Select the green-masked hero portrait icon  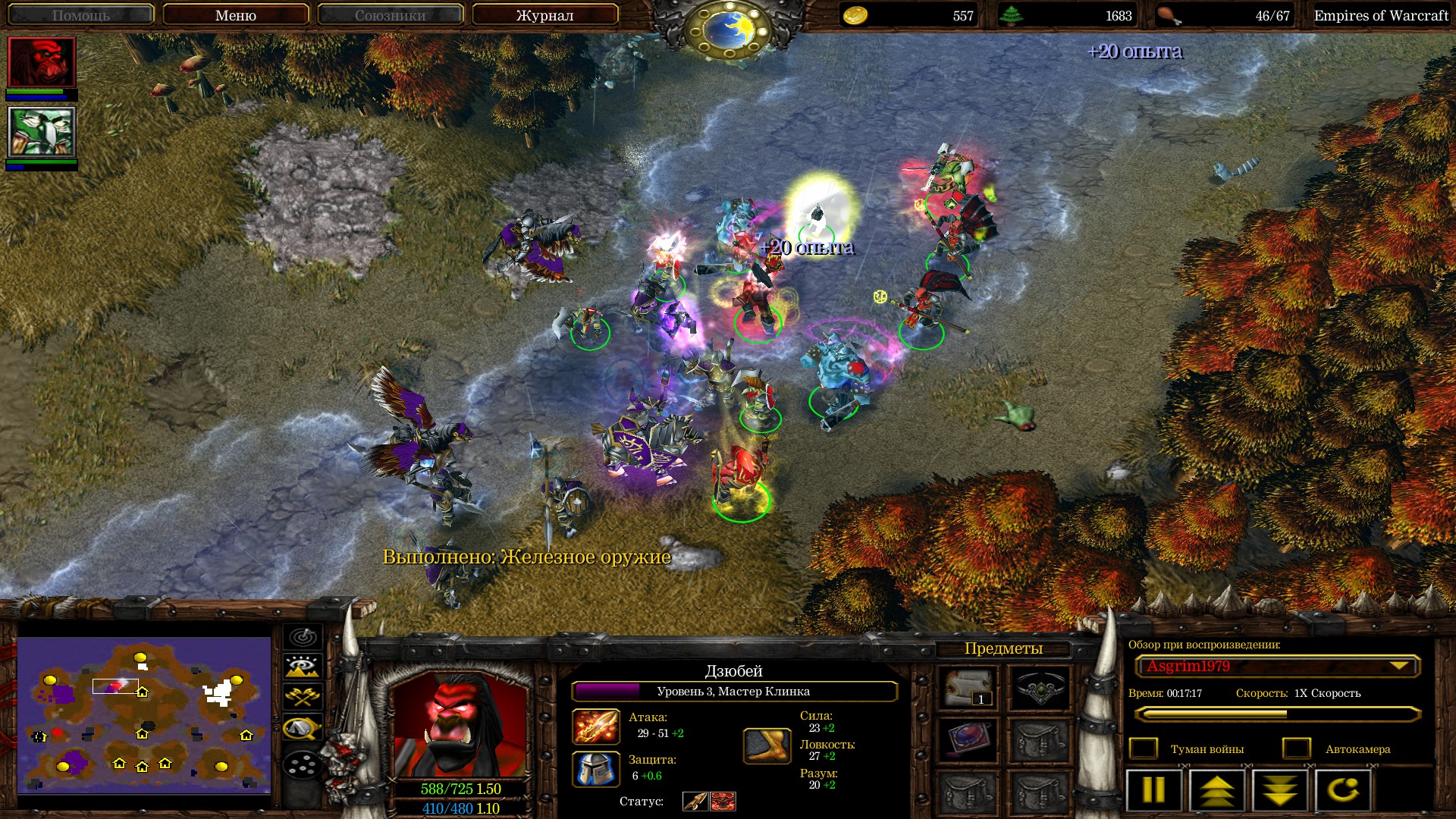(42, 132)
